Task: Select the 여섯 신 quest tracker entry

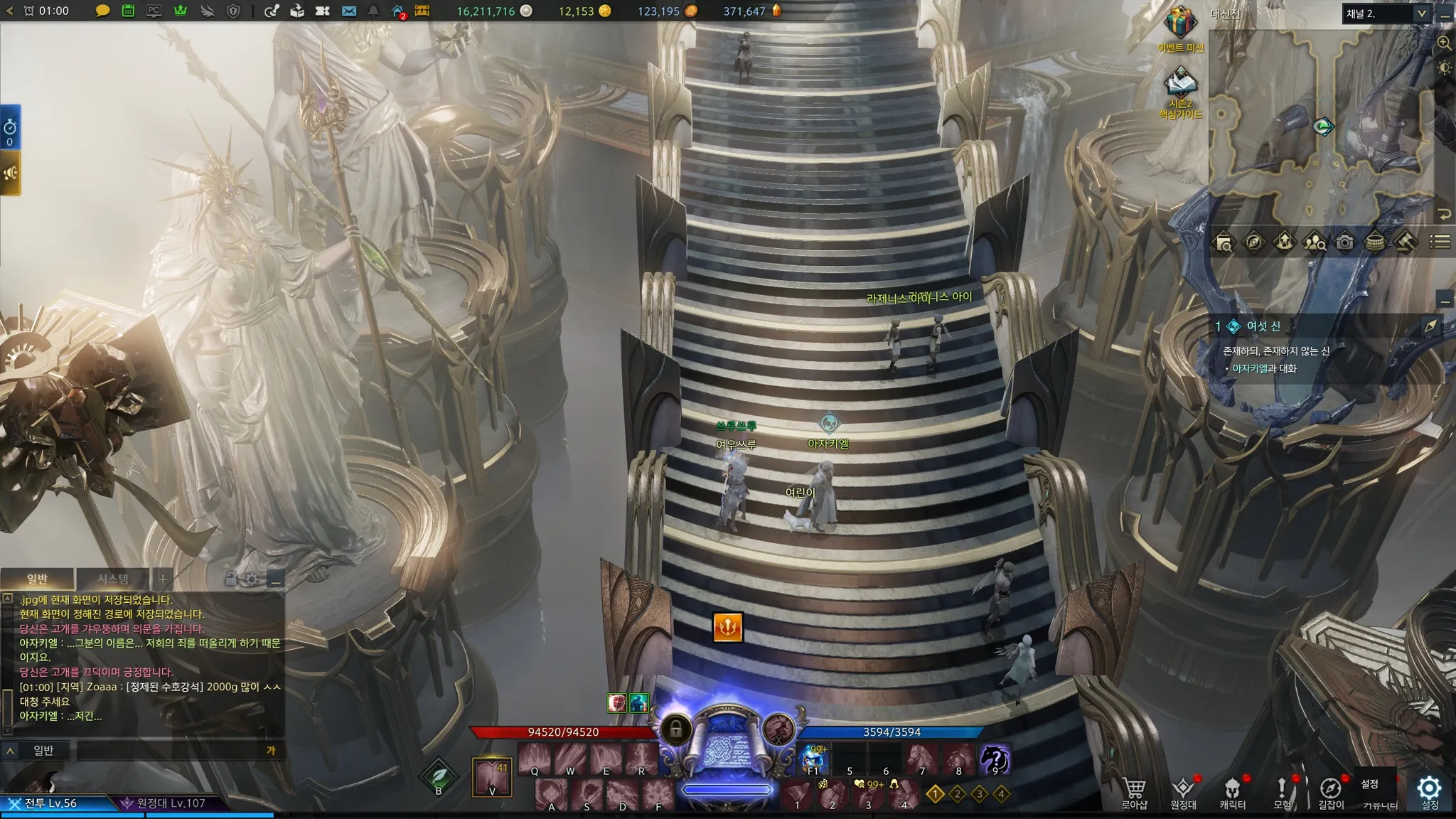Action: (1263, 326)
